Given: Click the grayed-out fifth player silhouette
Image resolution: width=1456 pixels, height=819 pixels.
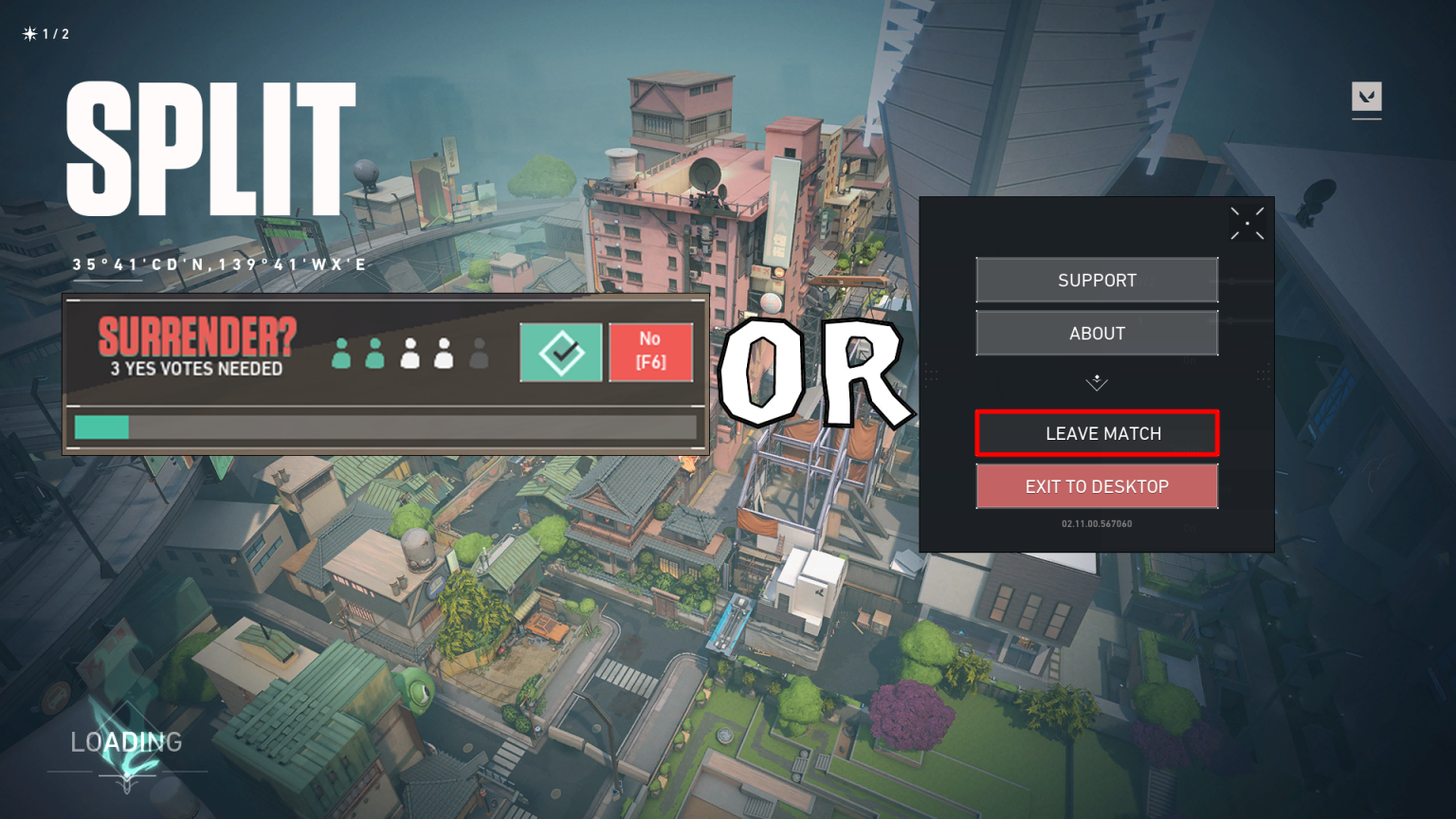Looking at the screenshot, I should click(479, 352).
